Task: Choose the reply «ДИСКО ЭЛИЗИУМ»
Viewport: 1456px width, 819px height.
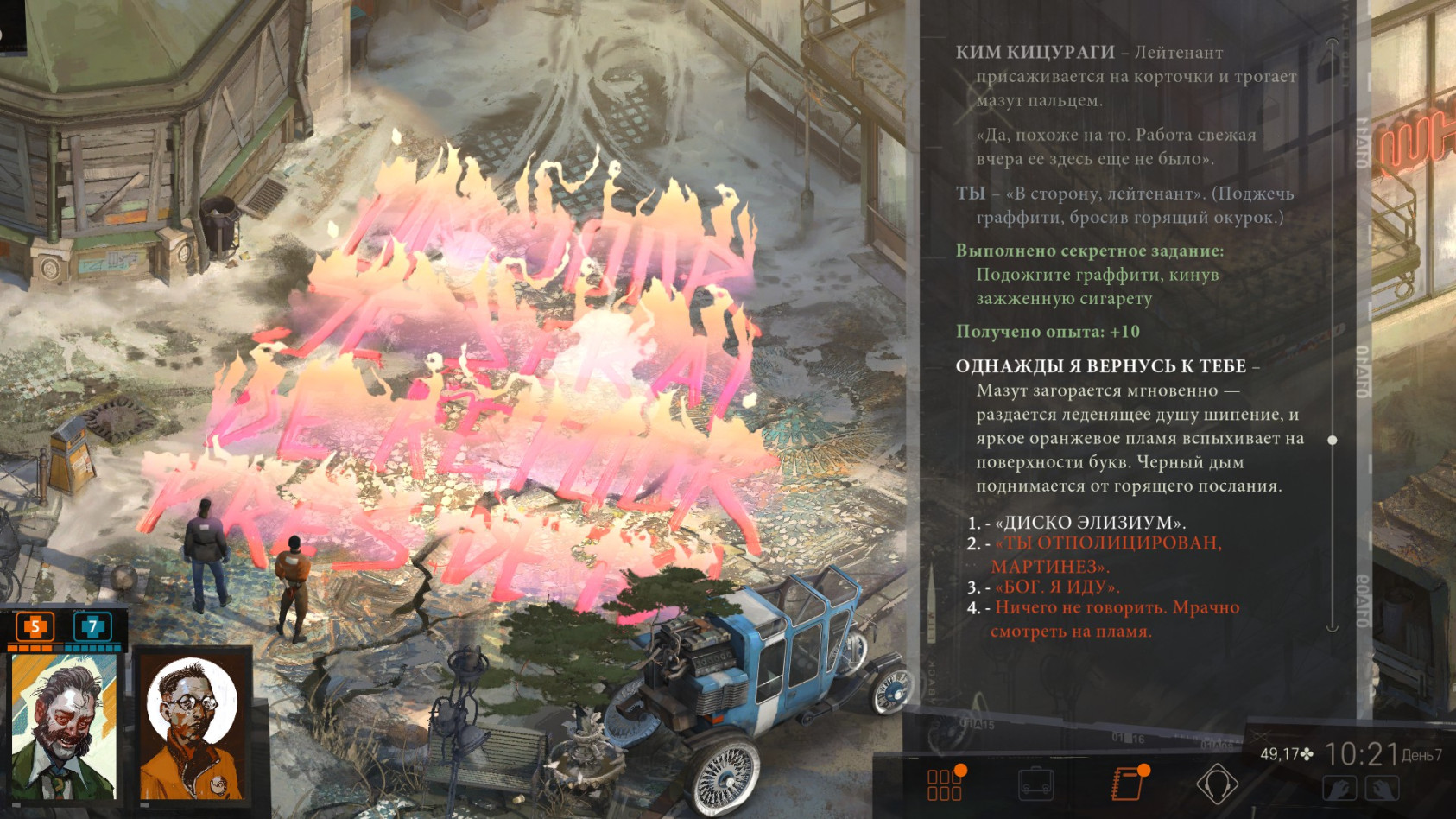Action: [1090, 523]
